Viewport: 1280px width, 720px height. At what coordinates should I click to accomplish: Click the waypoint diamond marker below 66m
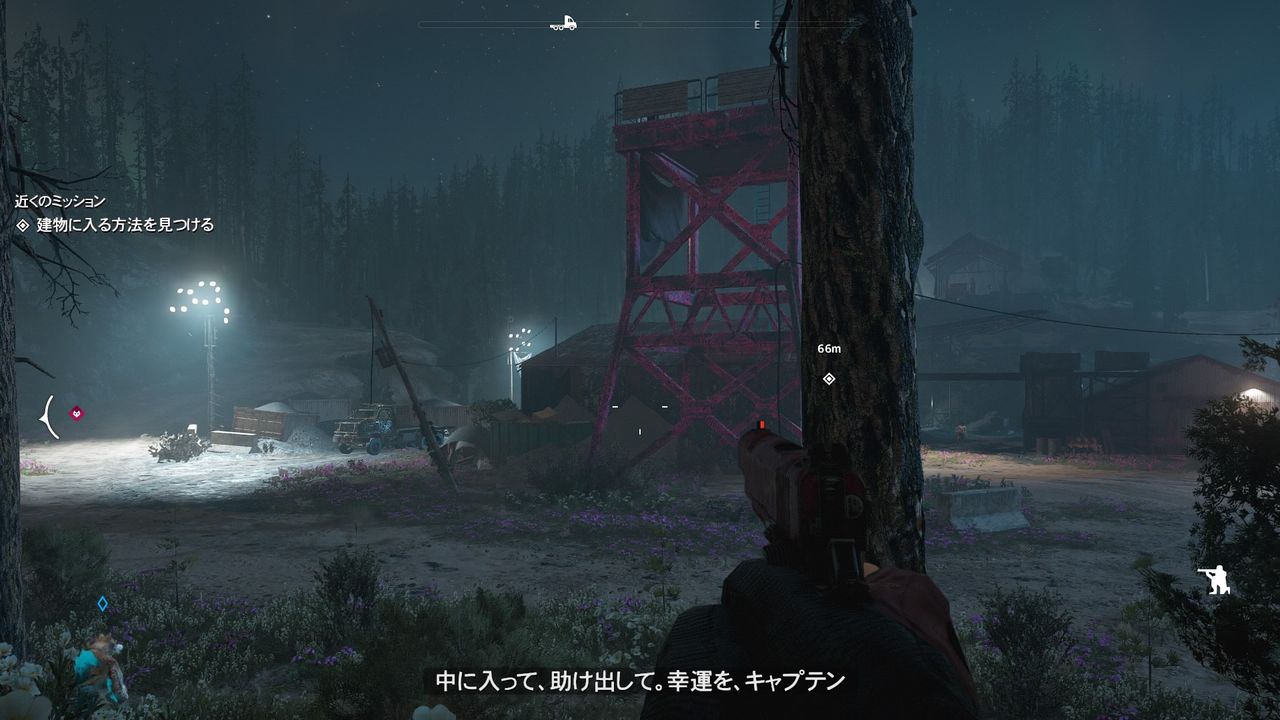point(827,379)
